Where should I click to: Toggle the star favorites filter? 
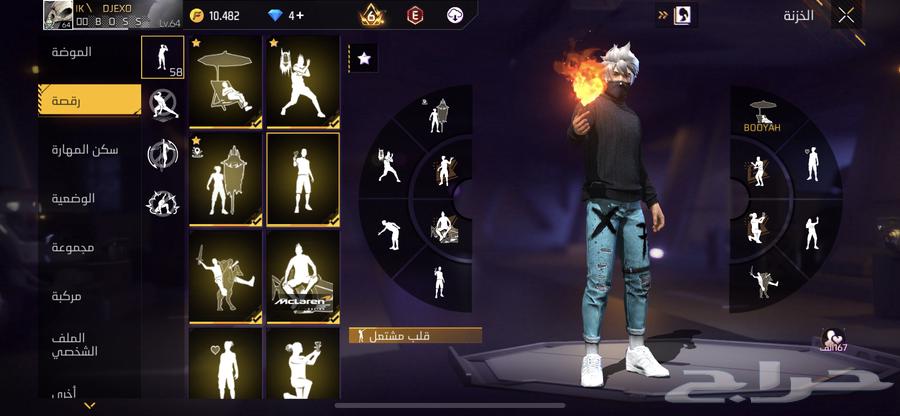363,59
